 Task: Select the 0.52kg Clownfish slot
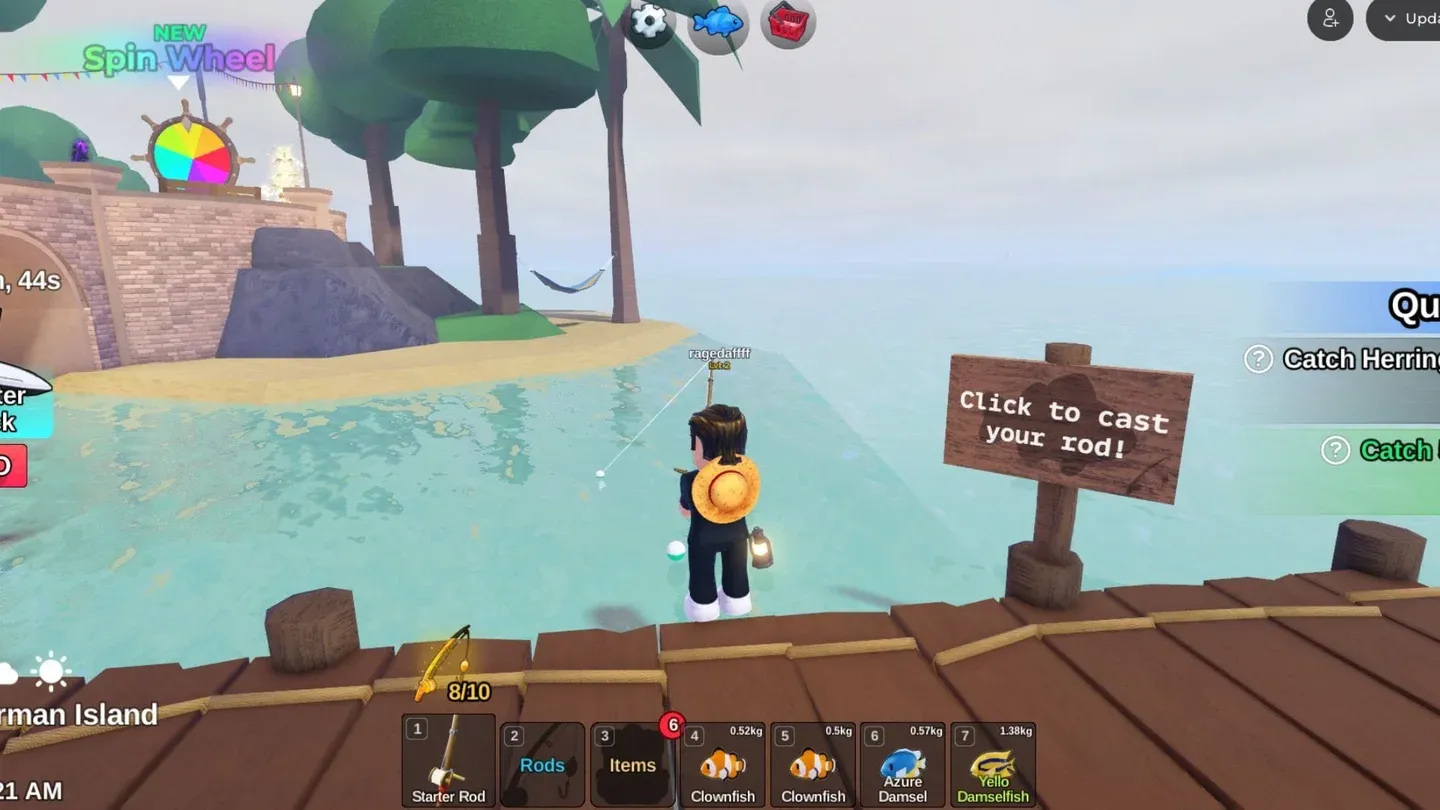(x=722, y=763)
